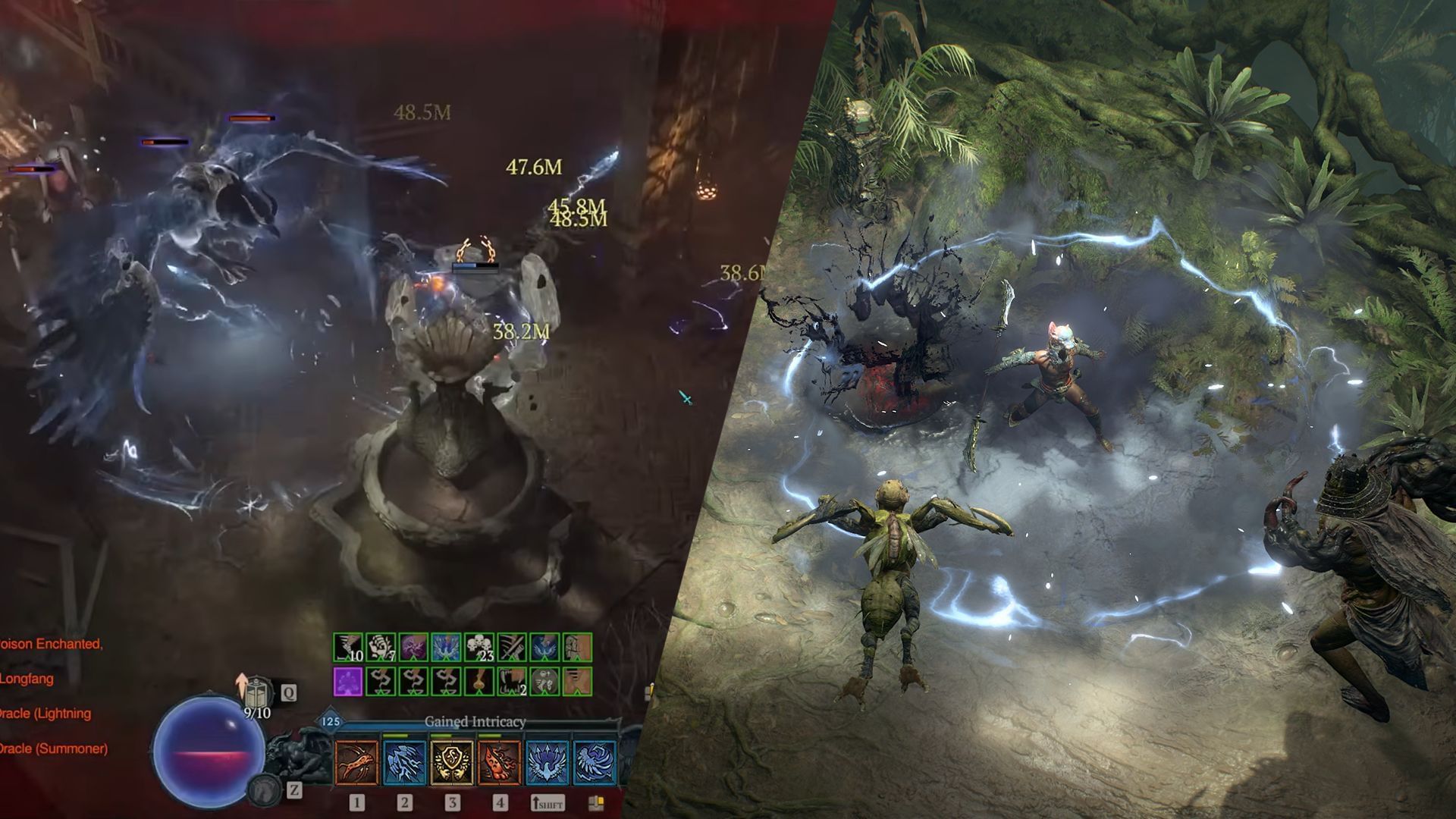Inspect the fist buff with 7 stacks
Screen dimensions: 1456x819
(x=379, y=648)
